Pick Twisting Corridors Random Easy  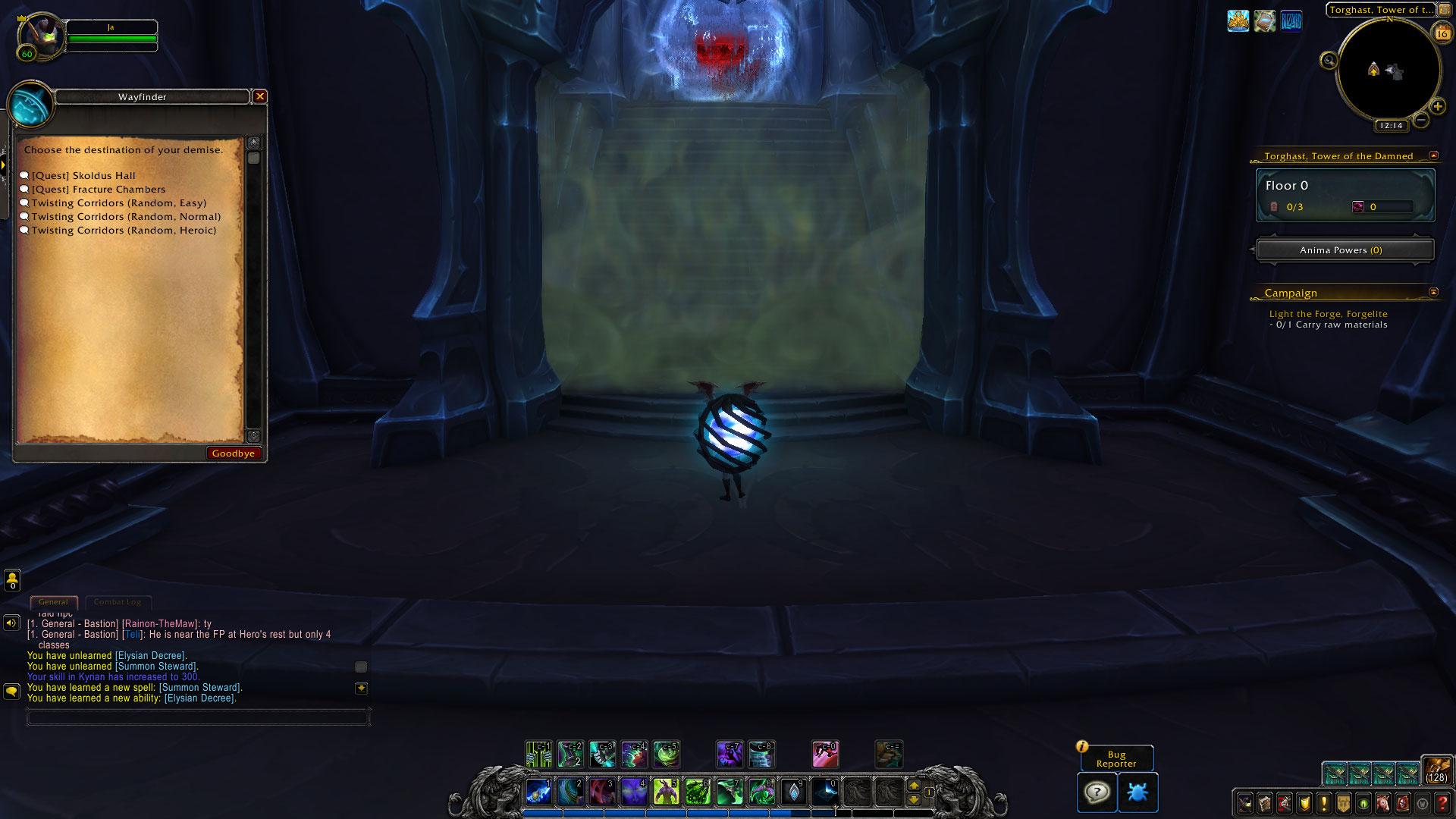pyautogui.click(x=118, y=203)
